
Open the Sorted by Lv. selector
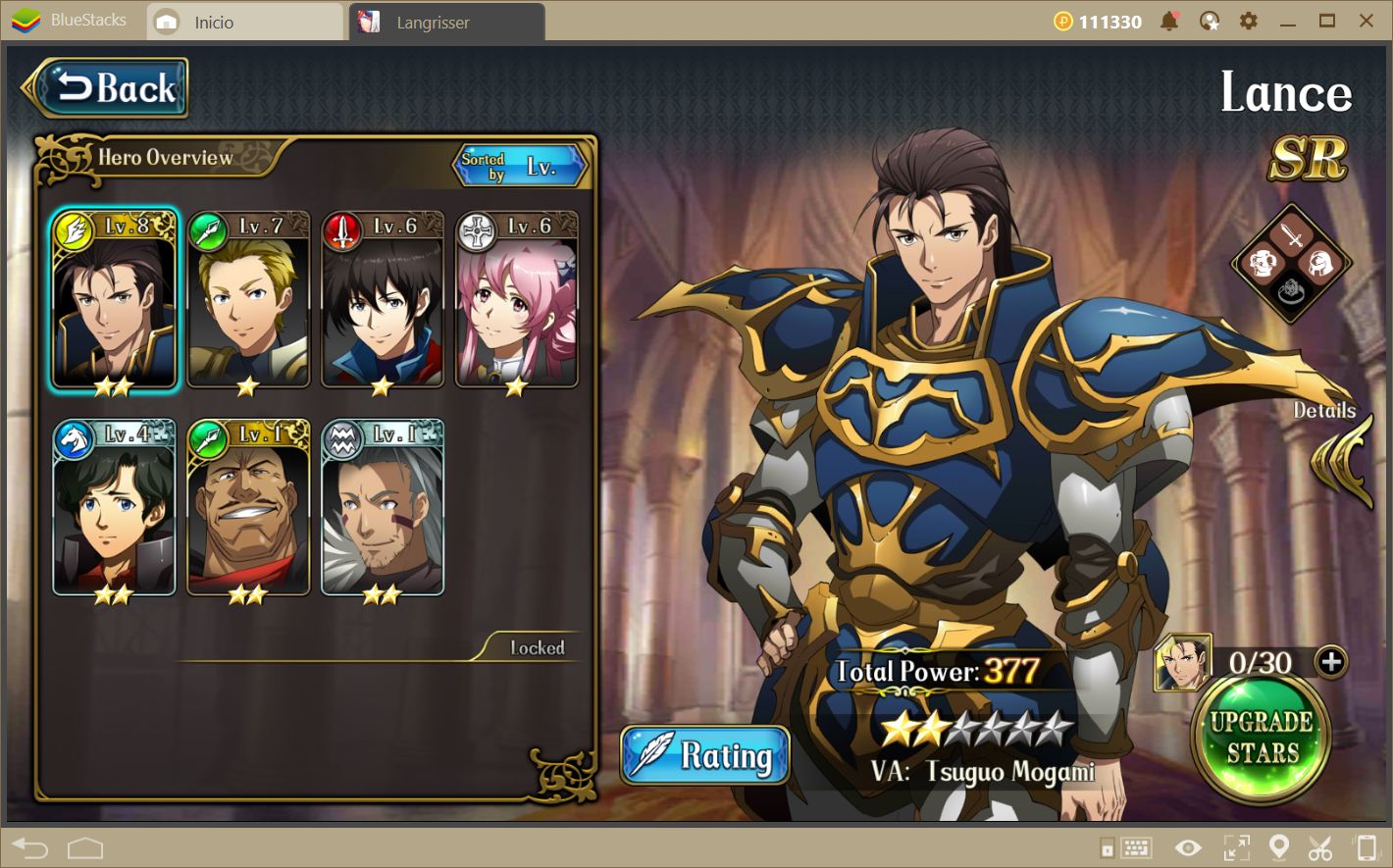524,167
